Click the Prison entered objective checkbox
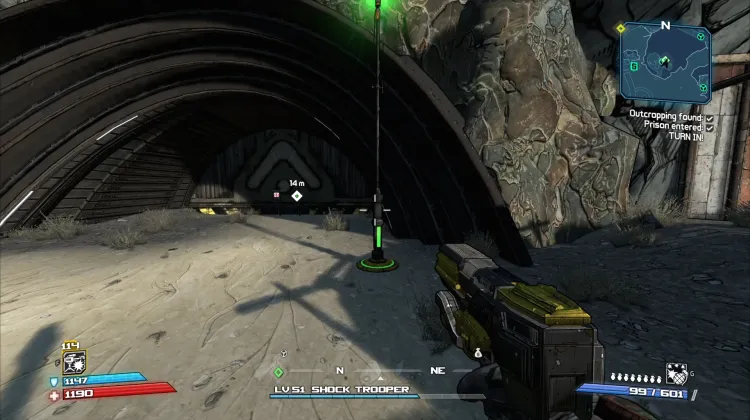Viewport: 750px width, 420px height. click(708, 126)
